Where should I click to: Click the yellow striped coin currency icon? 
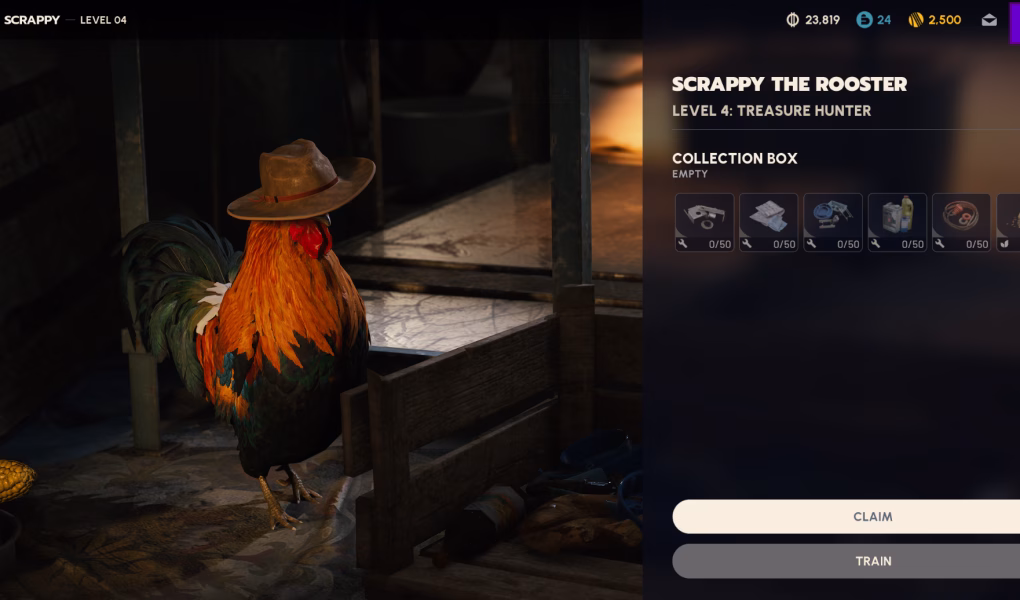915,20
